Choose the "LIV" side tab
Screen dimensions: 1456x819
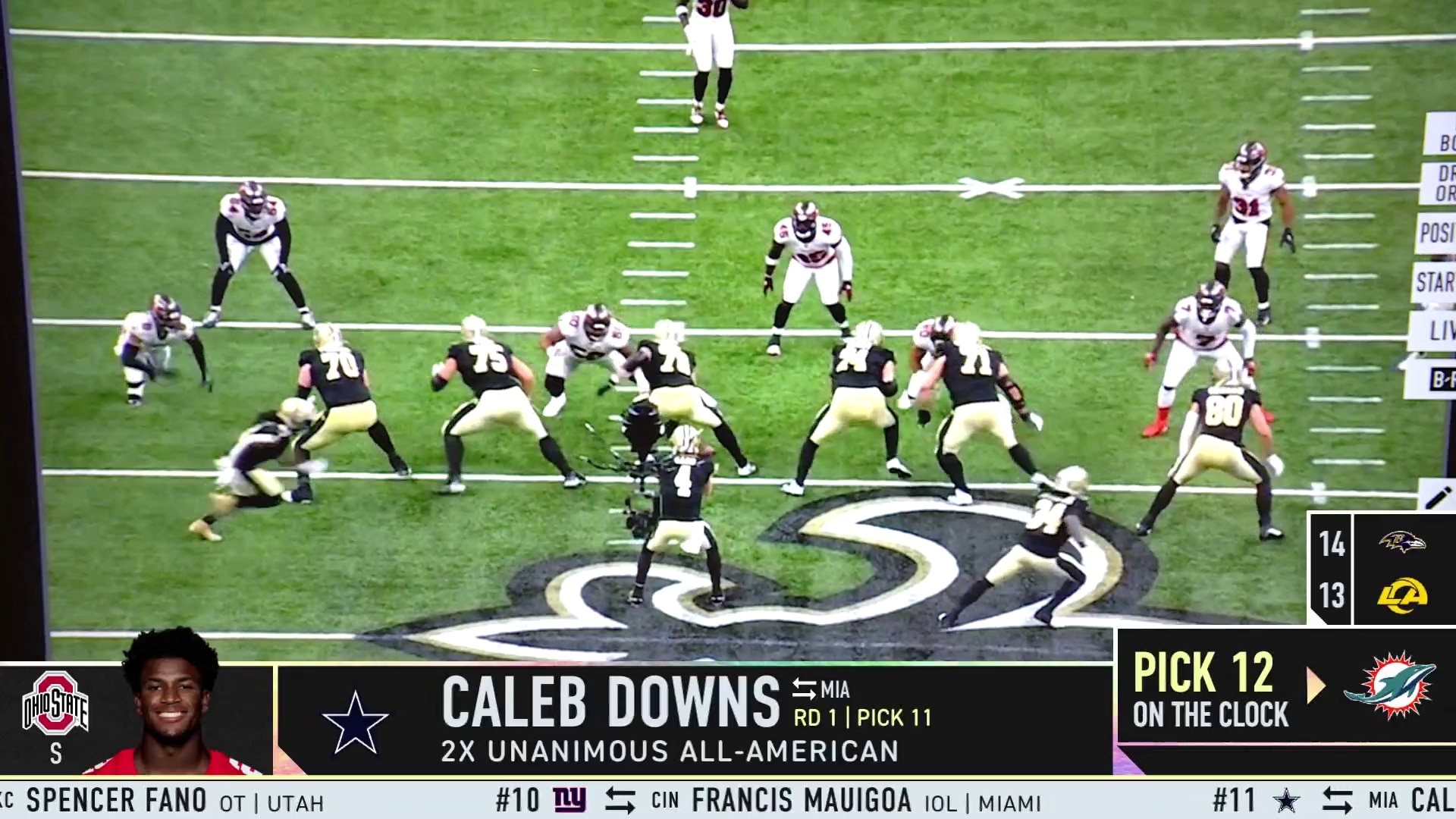click(1438, 331)
